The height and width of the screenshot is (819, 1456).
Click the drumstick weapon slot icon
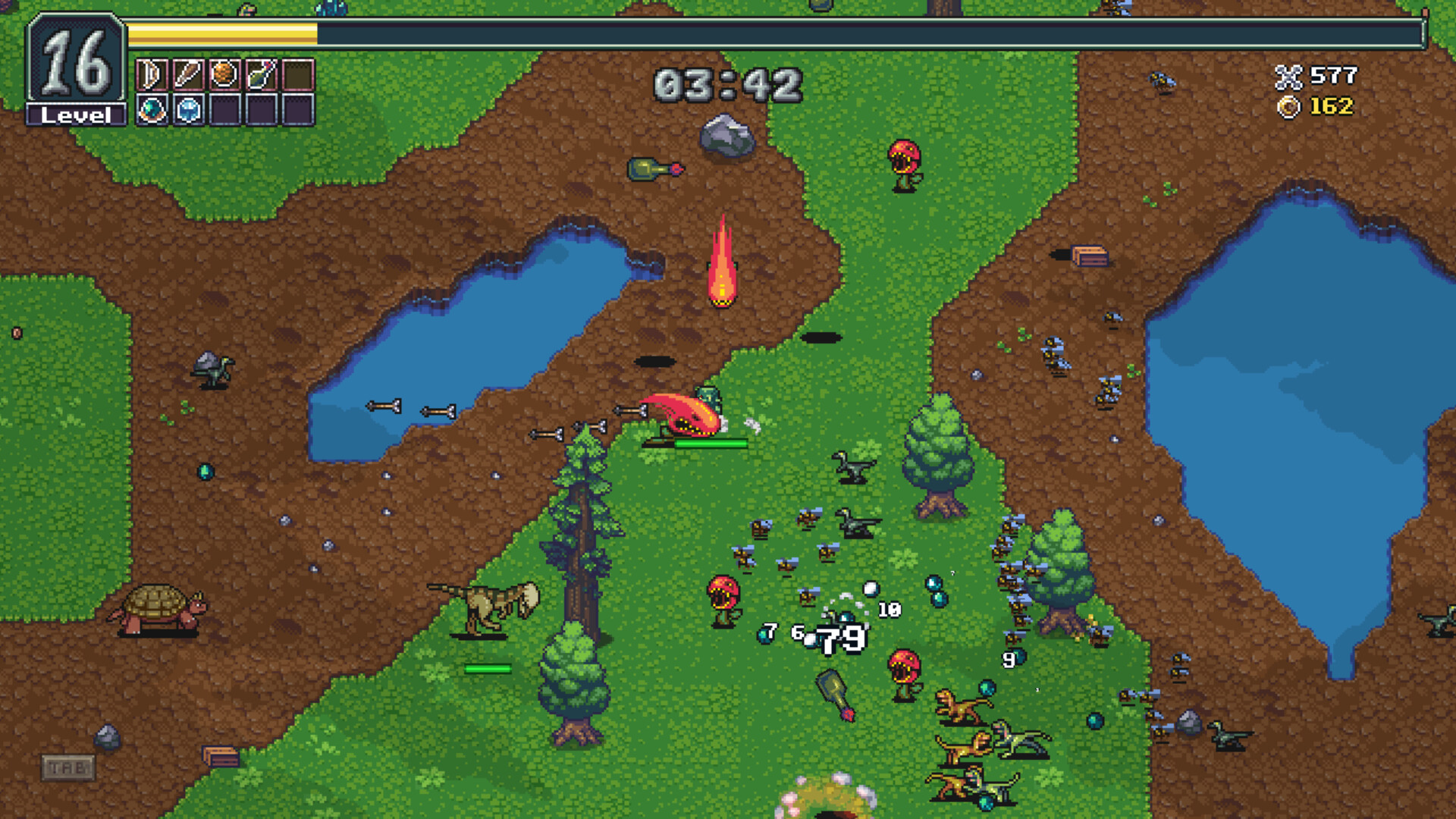coord(188,74)
